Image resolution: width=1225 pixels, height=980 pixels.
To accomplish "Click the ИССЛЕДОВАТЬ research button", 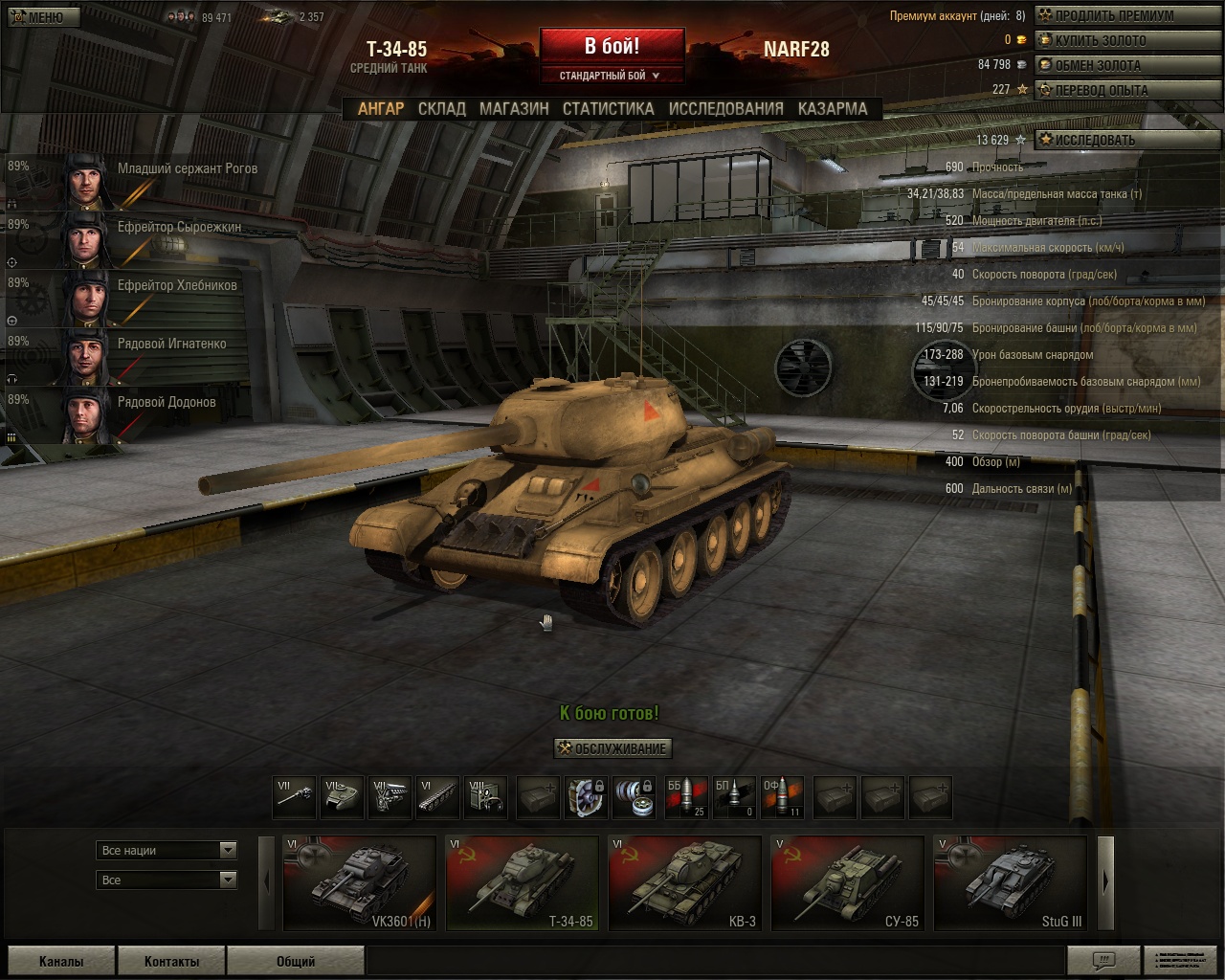I will (x=1094, y=140).
